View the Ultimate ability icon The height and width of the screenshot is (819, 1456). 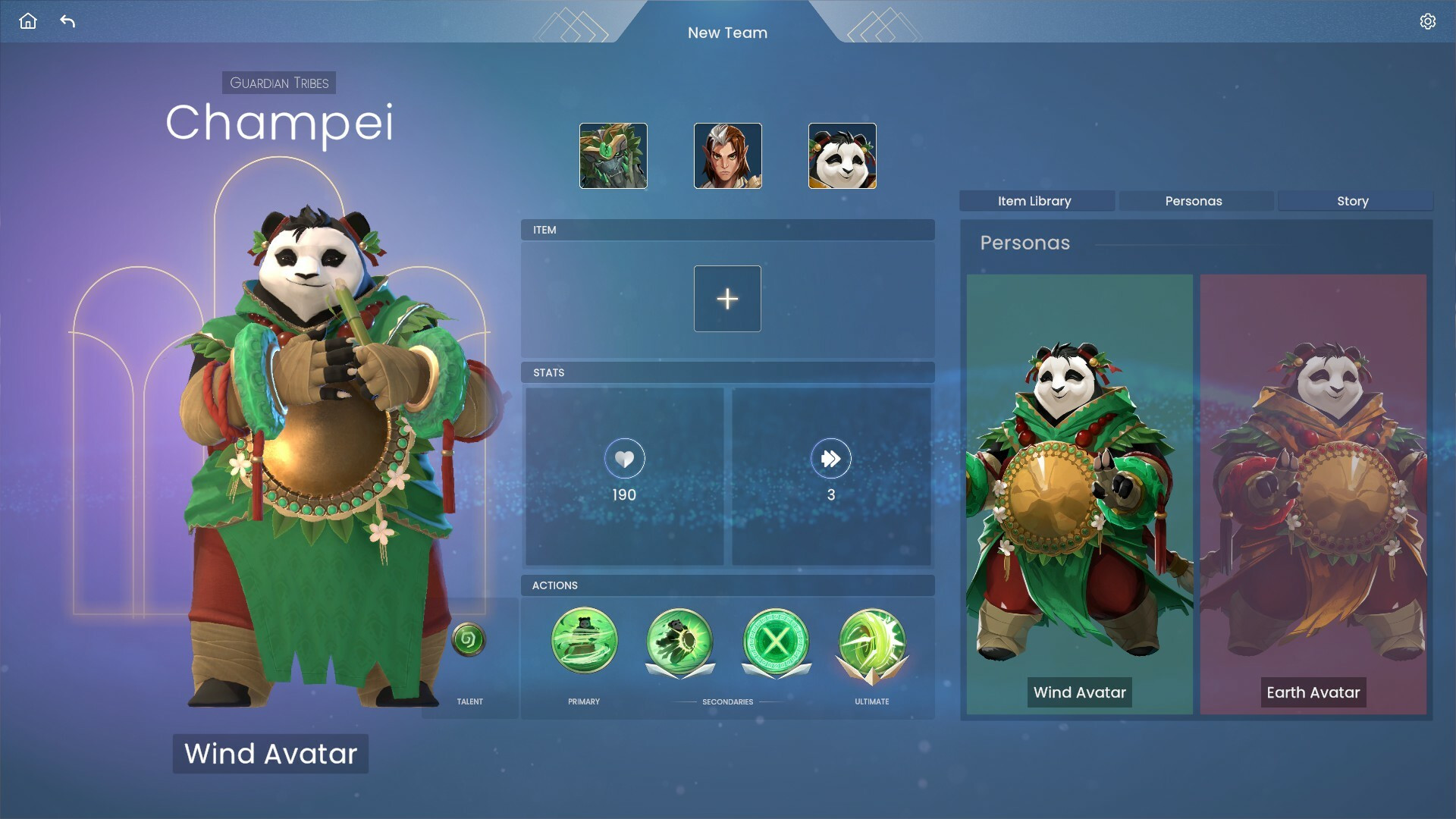pyautogui.click(x=872, y=642)
